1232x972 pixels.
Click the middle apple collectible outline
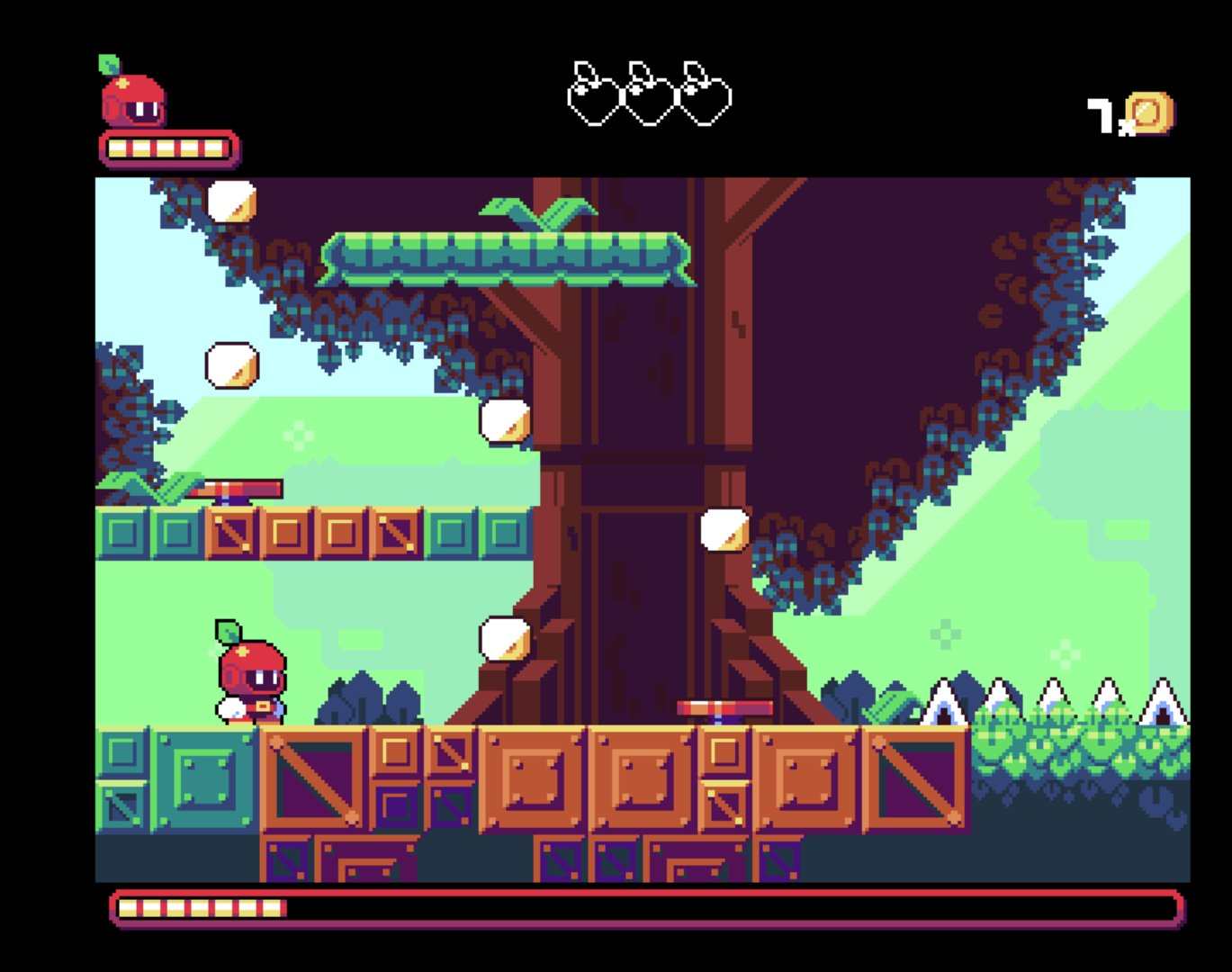[649, 94]
